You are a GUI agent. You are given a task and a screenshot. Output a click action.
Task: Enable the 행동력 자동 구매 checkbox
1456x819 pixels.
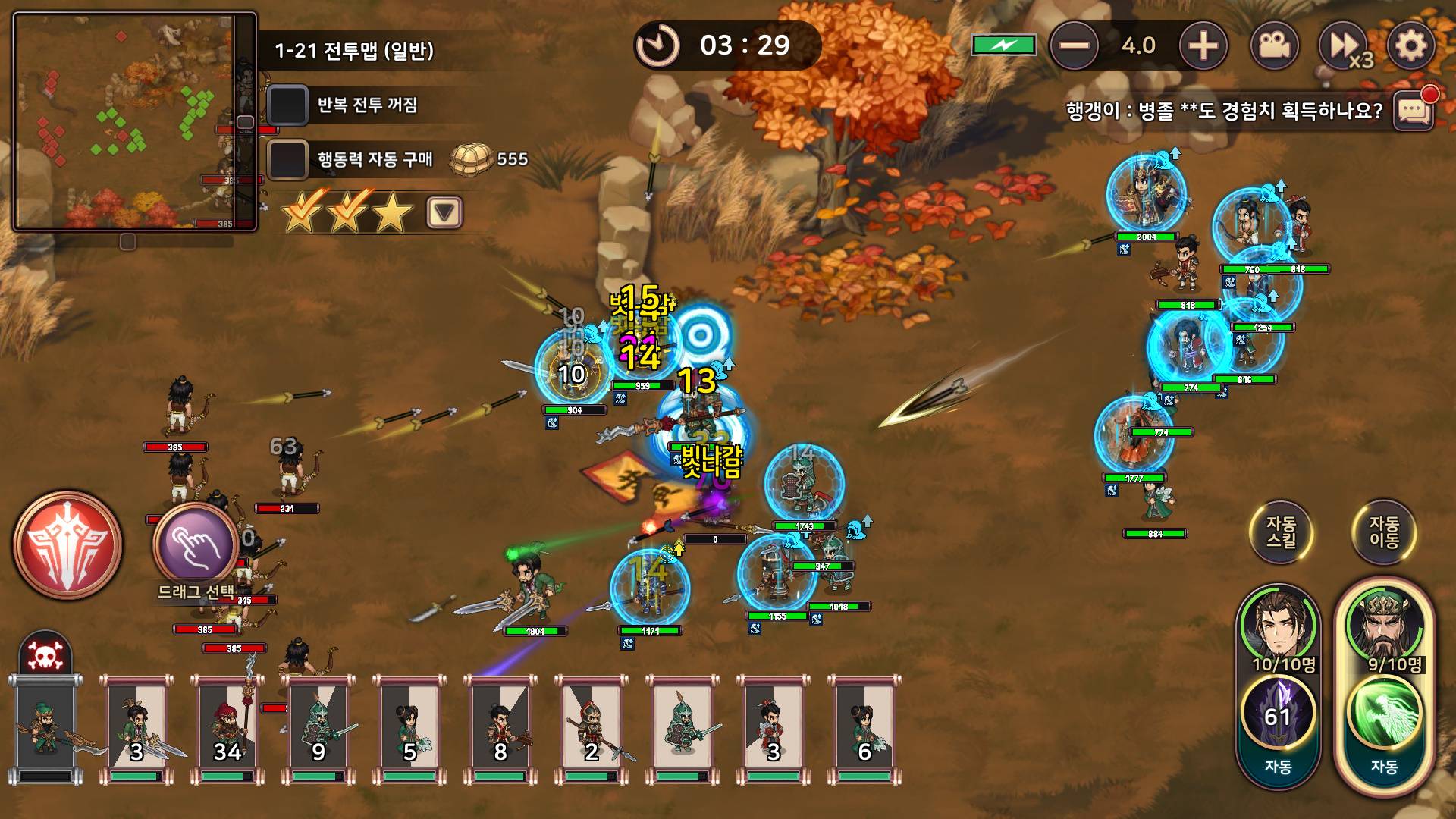point(287,159)
